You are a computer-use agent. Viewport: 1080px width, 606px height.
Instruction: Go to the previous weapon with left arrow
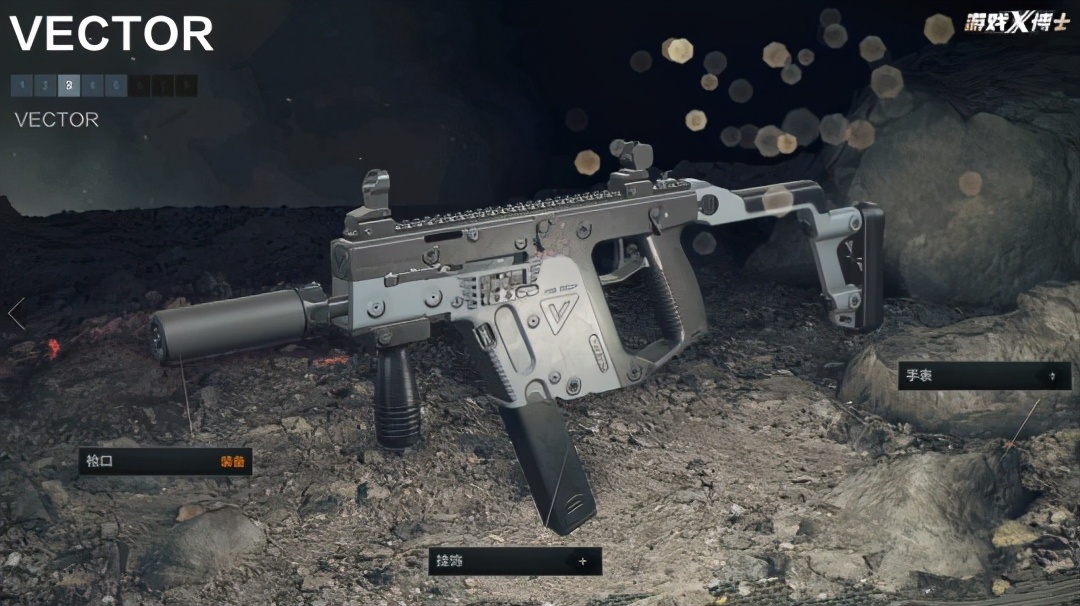(16, 314)
